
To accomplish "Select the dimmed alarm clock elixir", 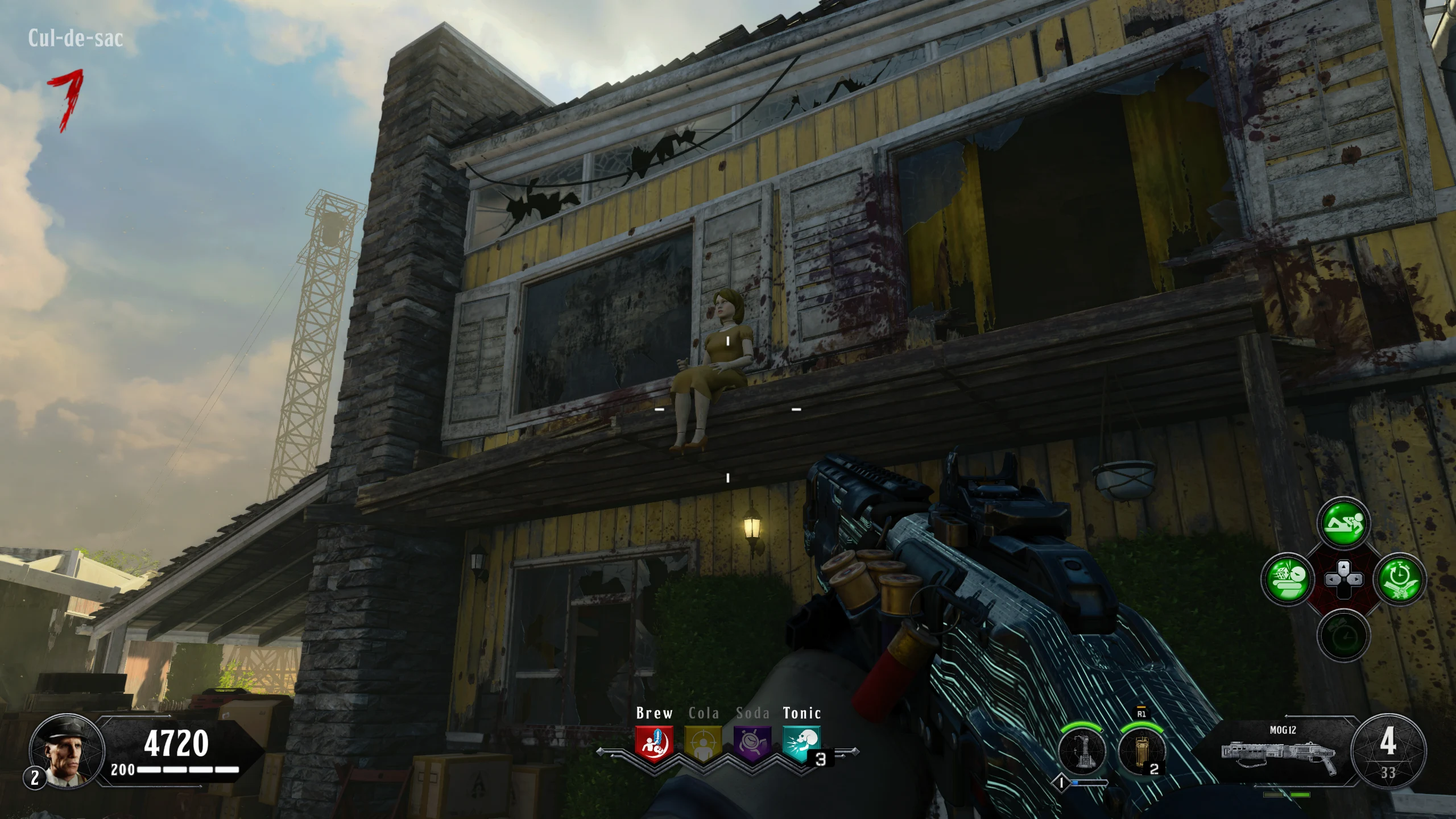I will 1344,636.
